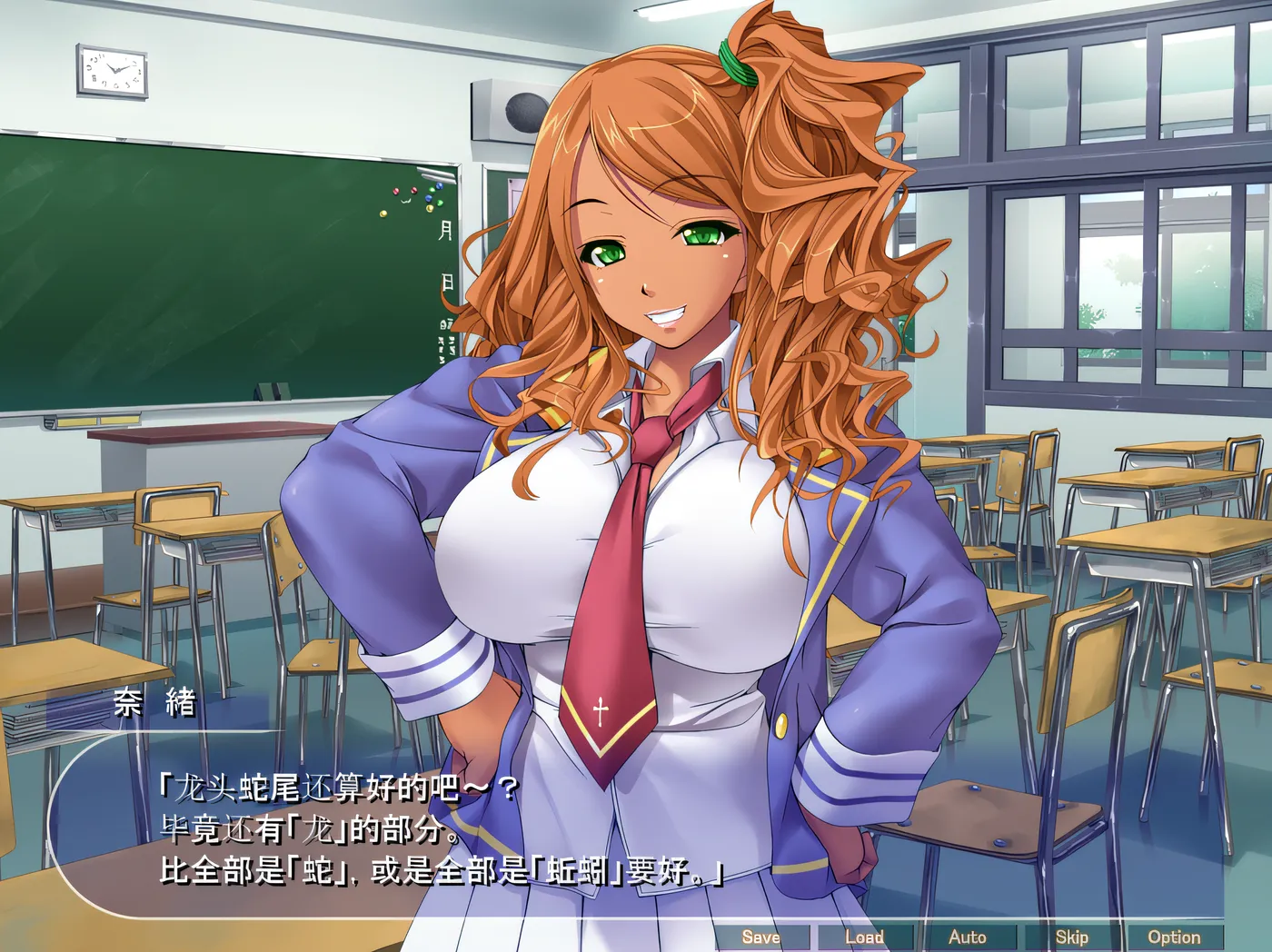Click the Load label in the bottom bar

tap(865, 936)
